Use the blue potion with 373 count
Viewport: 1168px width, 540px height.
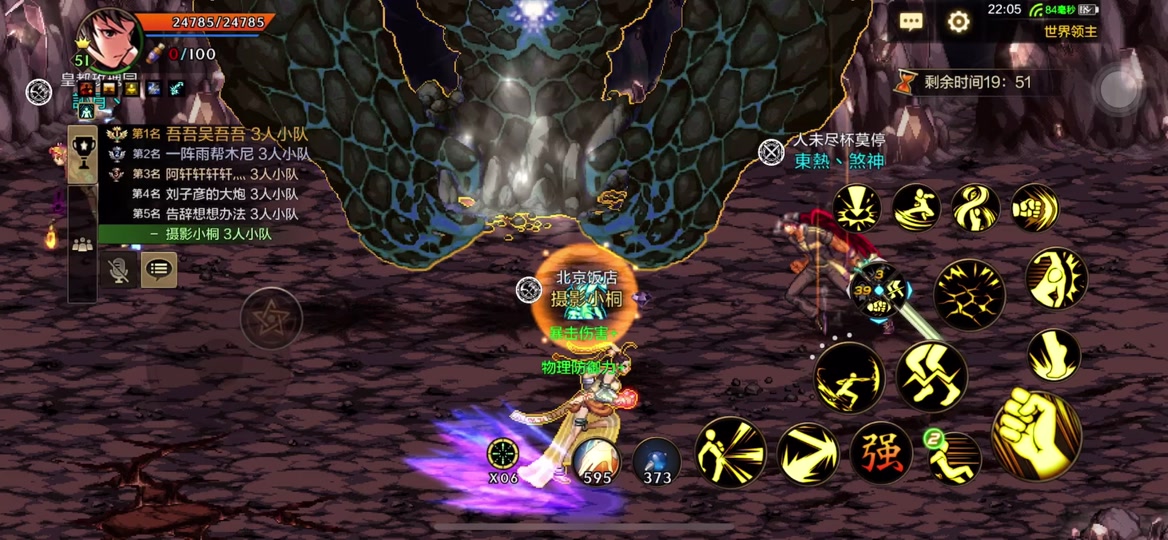coord(656,461)
